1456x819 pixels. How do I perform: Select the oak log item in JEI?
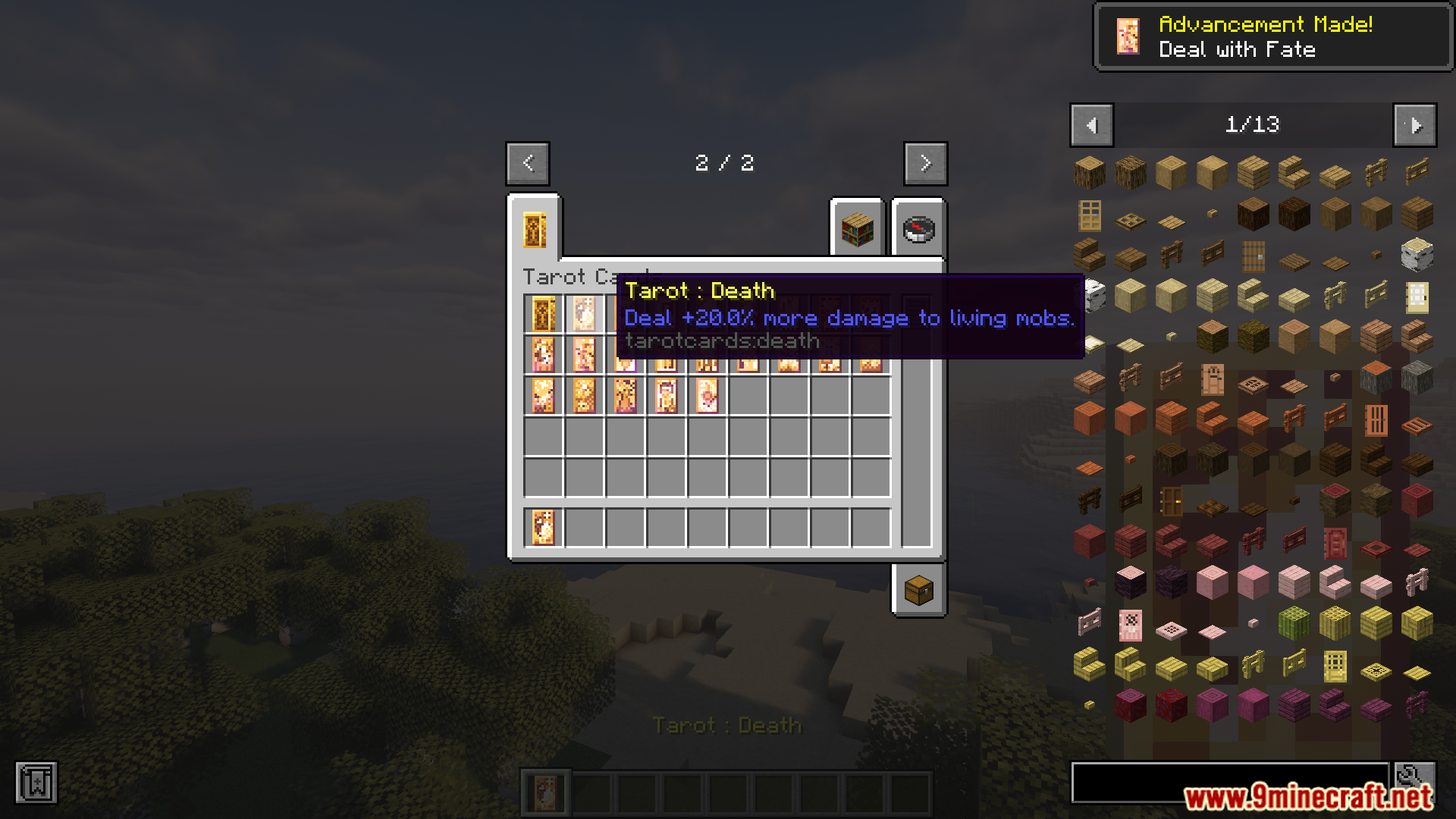(x=1090, y=172)
